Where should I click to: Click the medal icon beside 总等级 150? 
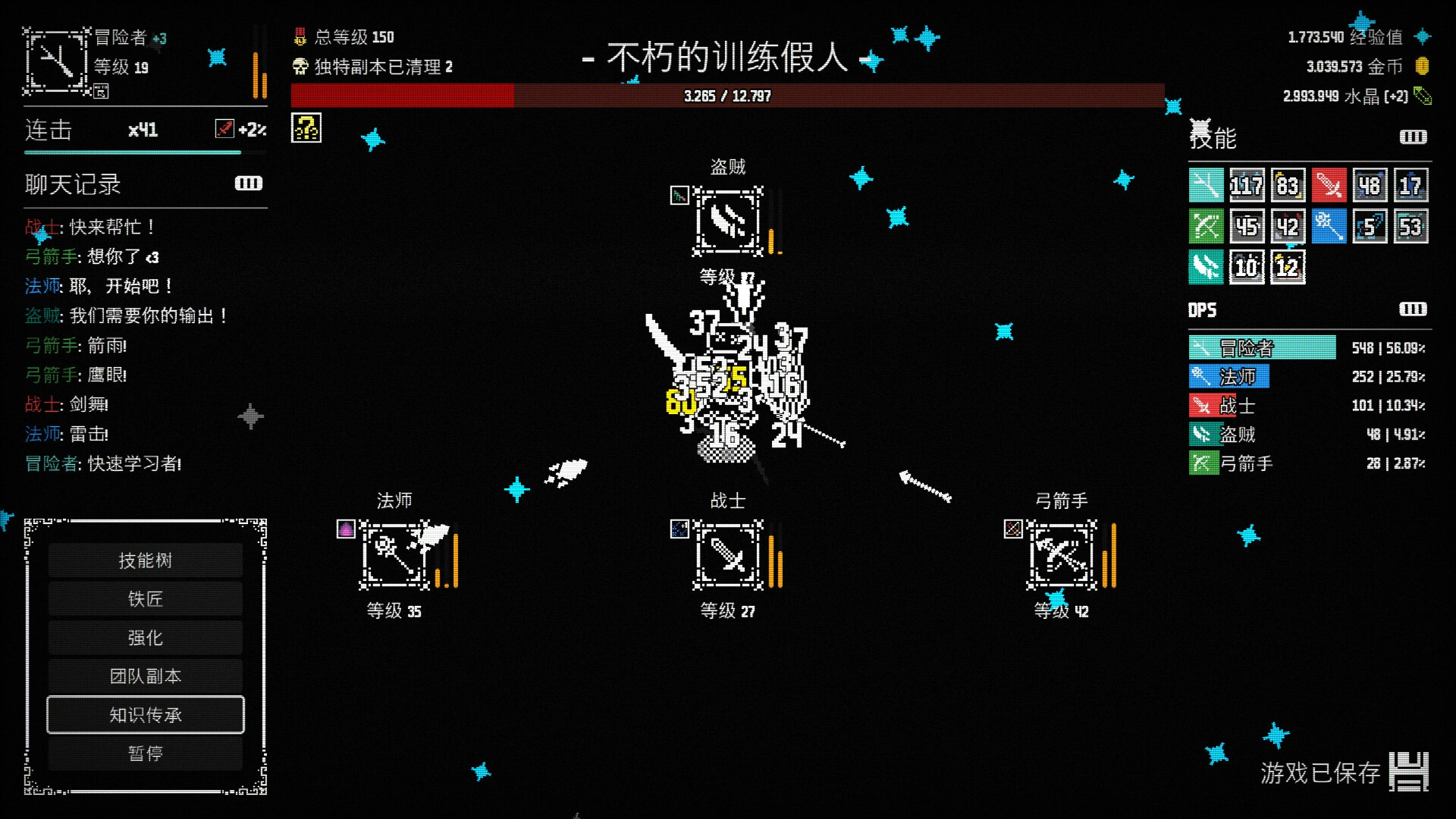click(299, 36)
